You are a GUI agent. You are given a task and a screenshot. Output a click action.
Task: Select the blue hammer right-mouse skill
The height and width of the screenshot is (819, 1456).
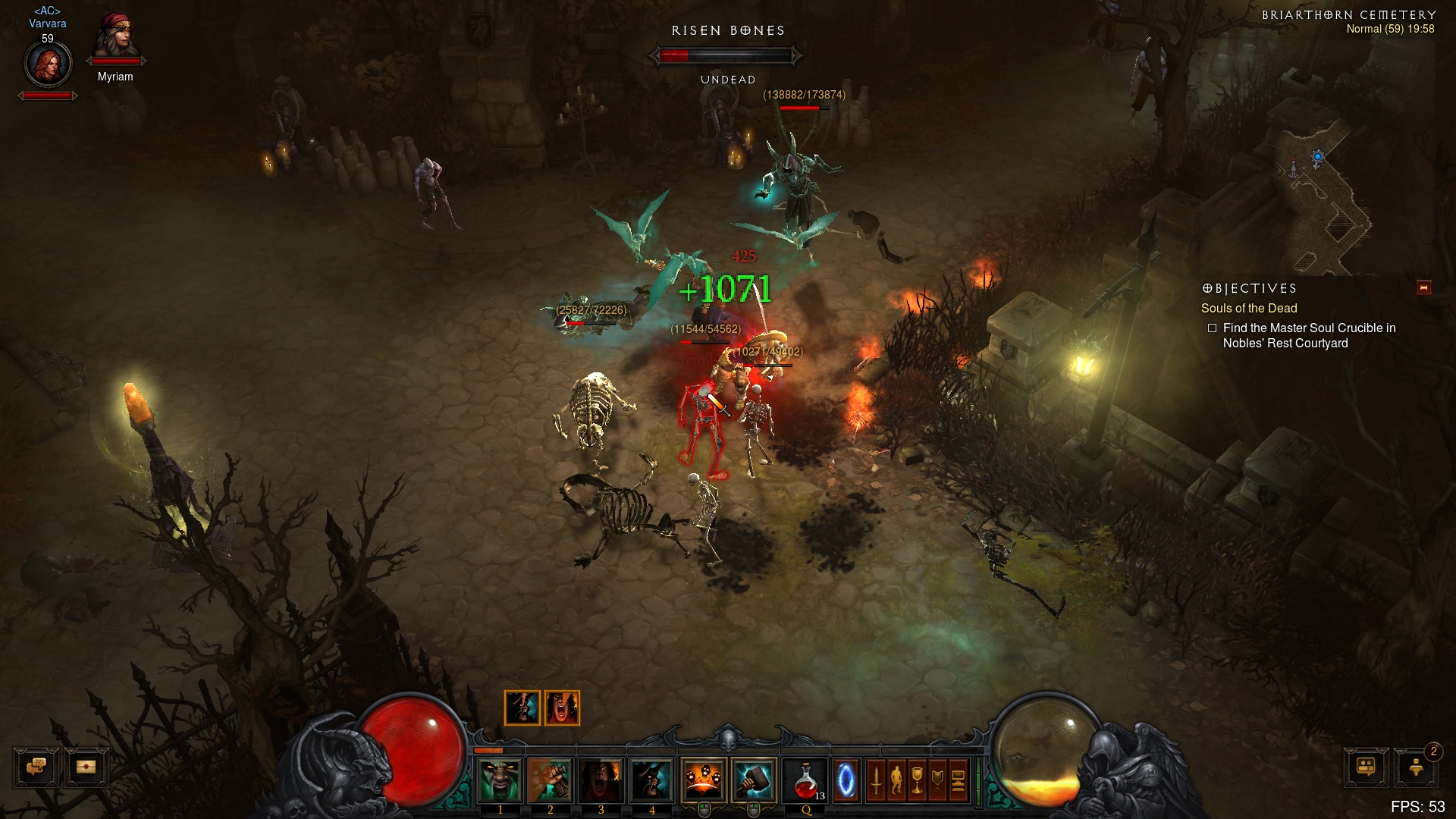(754, 780)
